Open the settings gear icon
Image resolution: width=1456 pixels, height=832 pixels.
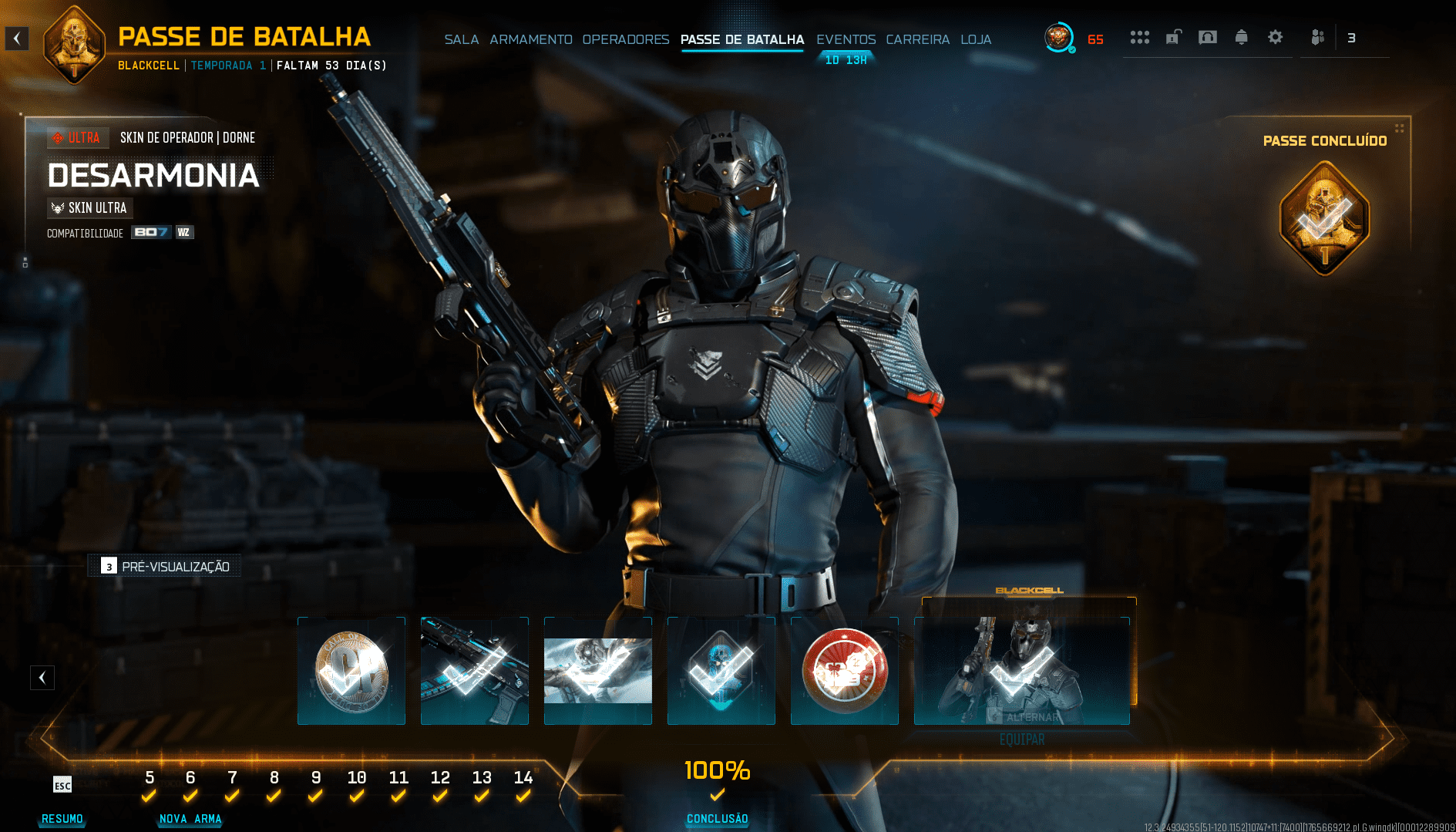1275,37
